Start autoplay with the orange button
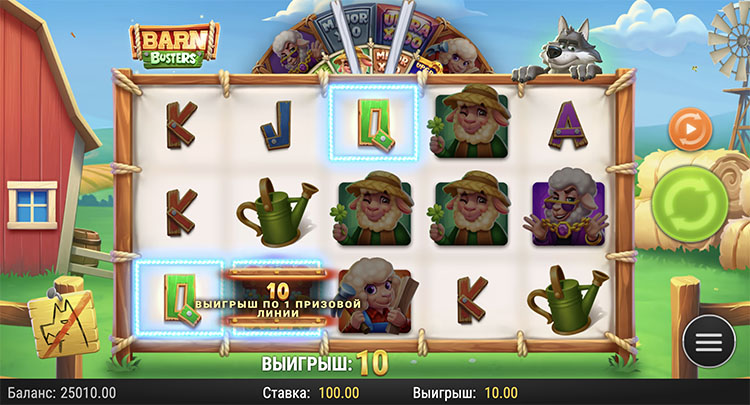The height and width of the screenshot is (405, 750). [690, 129]
